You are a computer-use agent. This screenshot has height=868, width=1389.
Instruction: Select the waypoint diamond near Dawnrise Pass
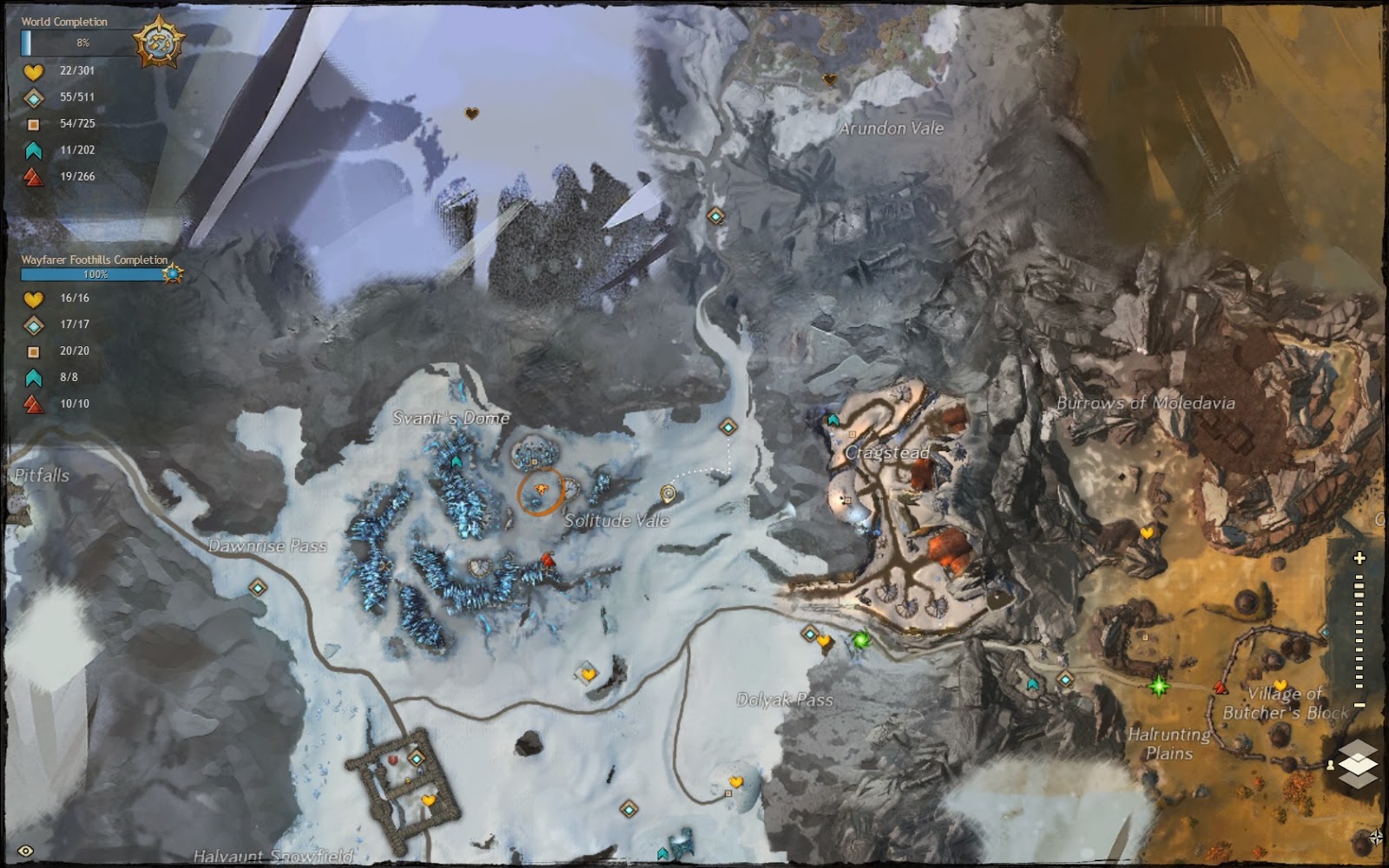tap(257, 589)
